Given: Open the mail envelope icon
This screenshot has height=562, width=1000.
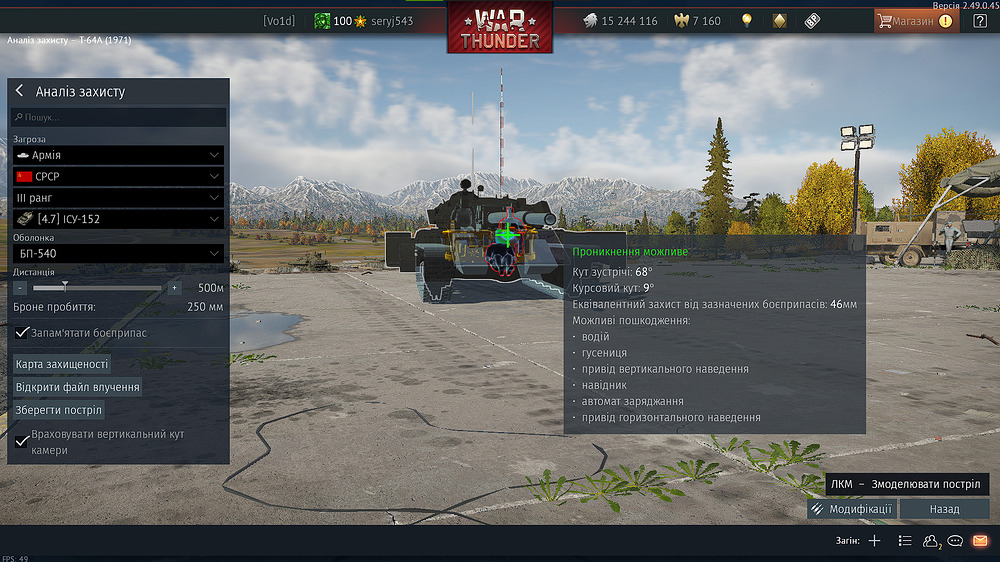Looking at the screenshot, I should click(x=980, y=541).
